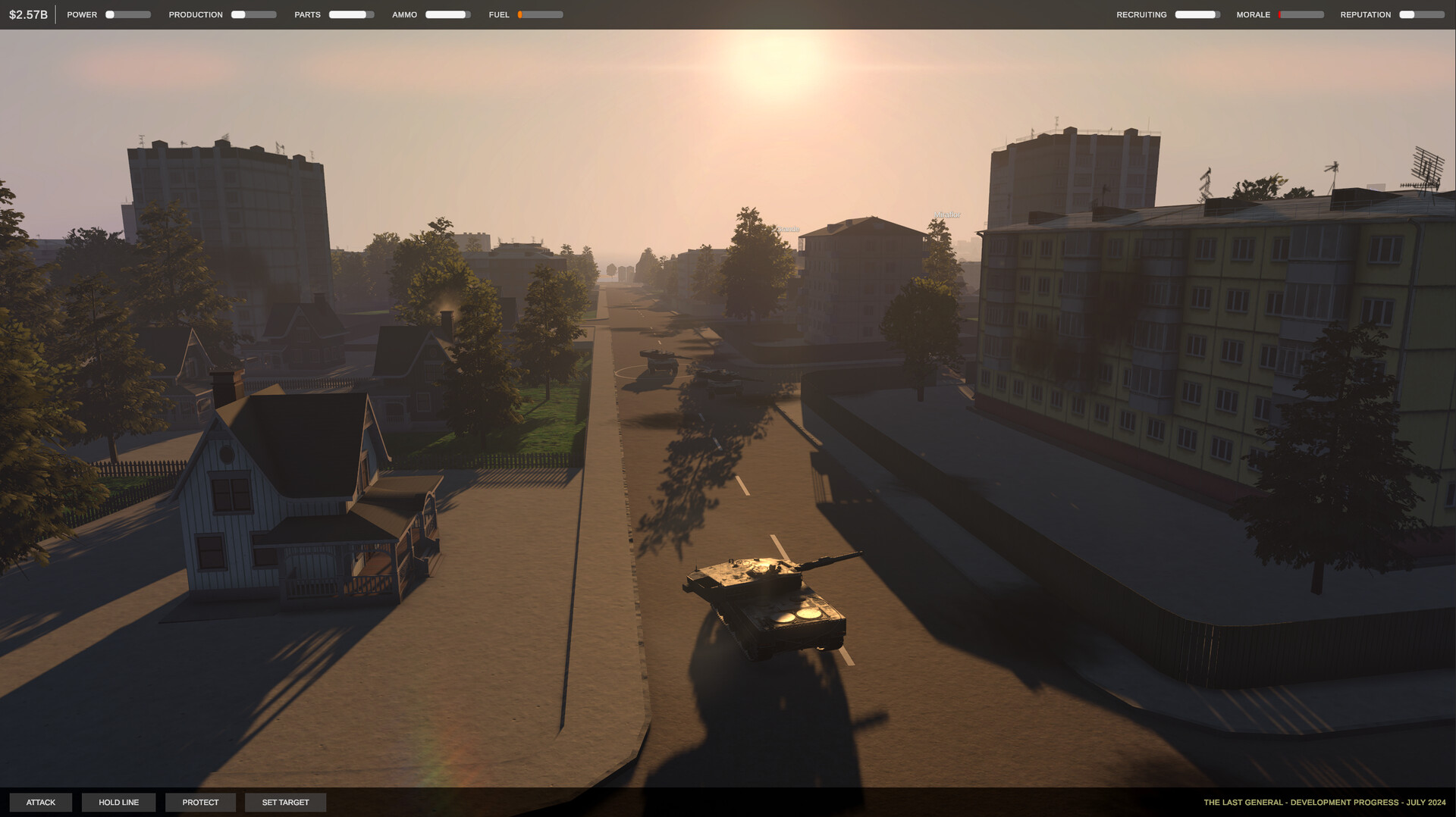Image resolution: width=1456 pixels, height=817 pixels.
Task: Click the AMMO supply indicator
Action: (x=445, y=14)
